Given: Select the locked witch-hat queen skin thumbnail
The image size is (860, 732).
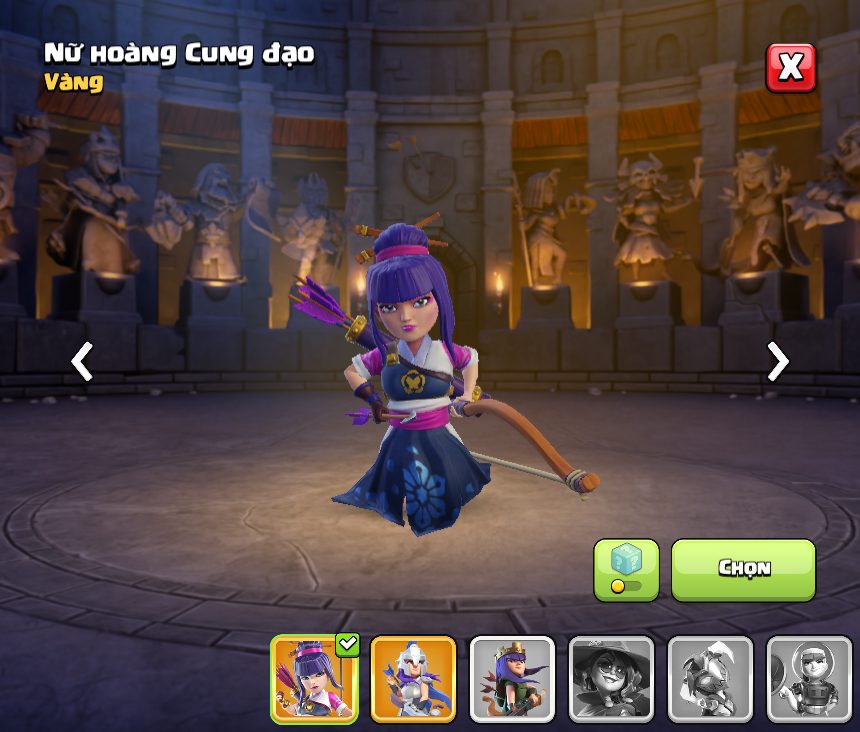Looking at the screenshot, I should [x=611, y=679].
